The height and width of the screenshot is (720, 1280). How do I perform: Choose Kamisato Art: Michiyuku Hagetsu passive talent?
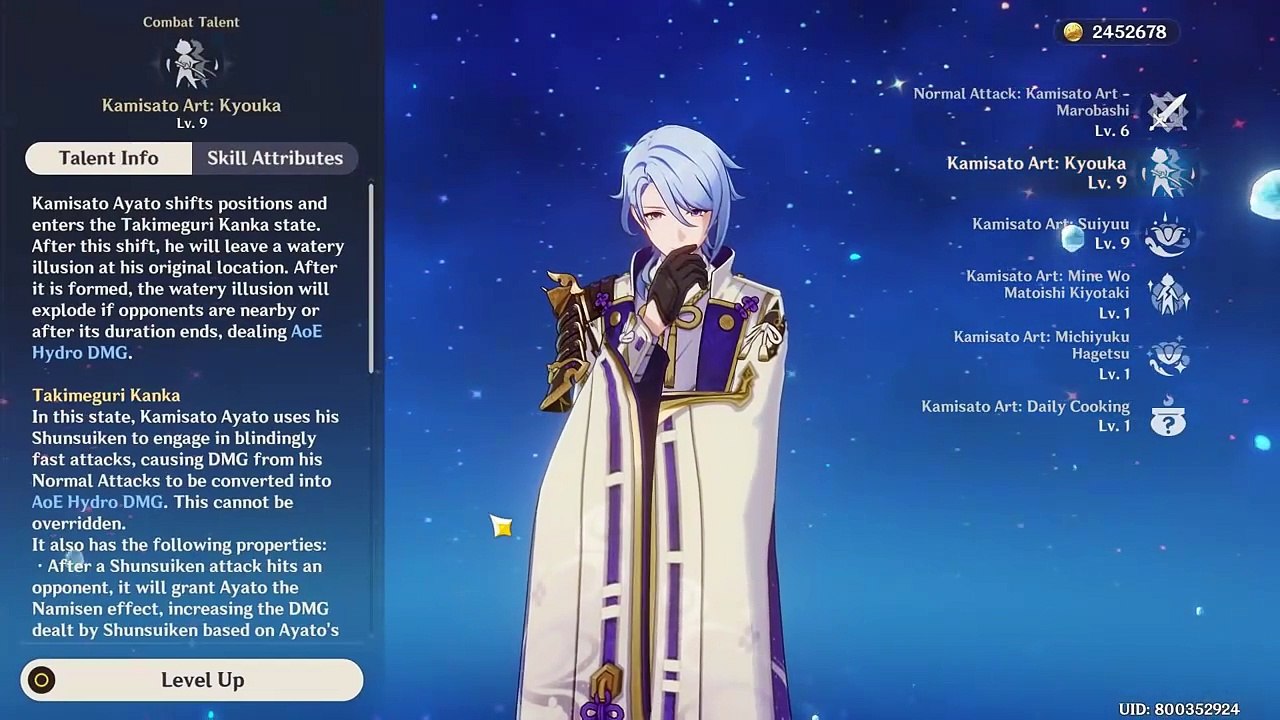1167,356
